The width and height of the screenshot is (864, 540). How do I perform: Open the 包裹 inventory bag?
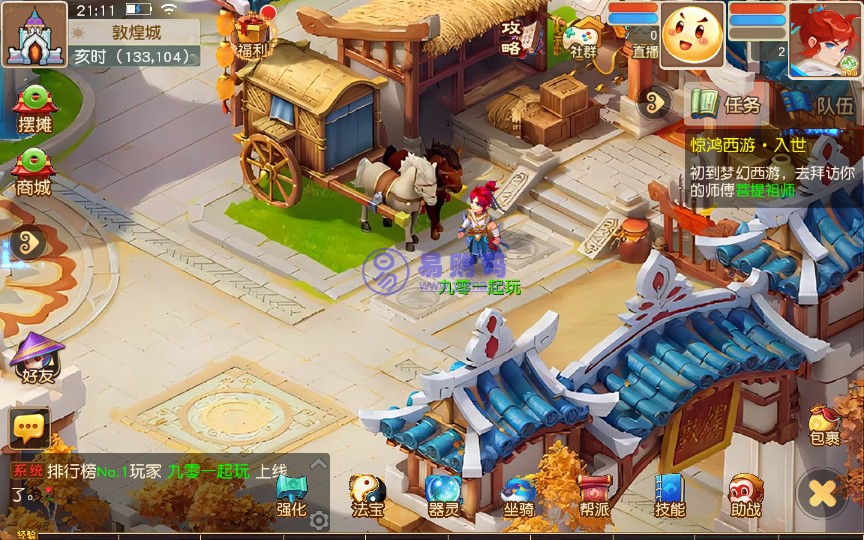tap(825, 425)
